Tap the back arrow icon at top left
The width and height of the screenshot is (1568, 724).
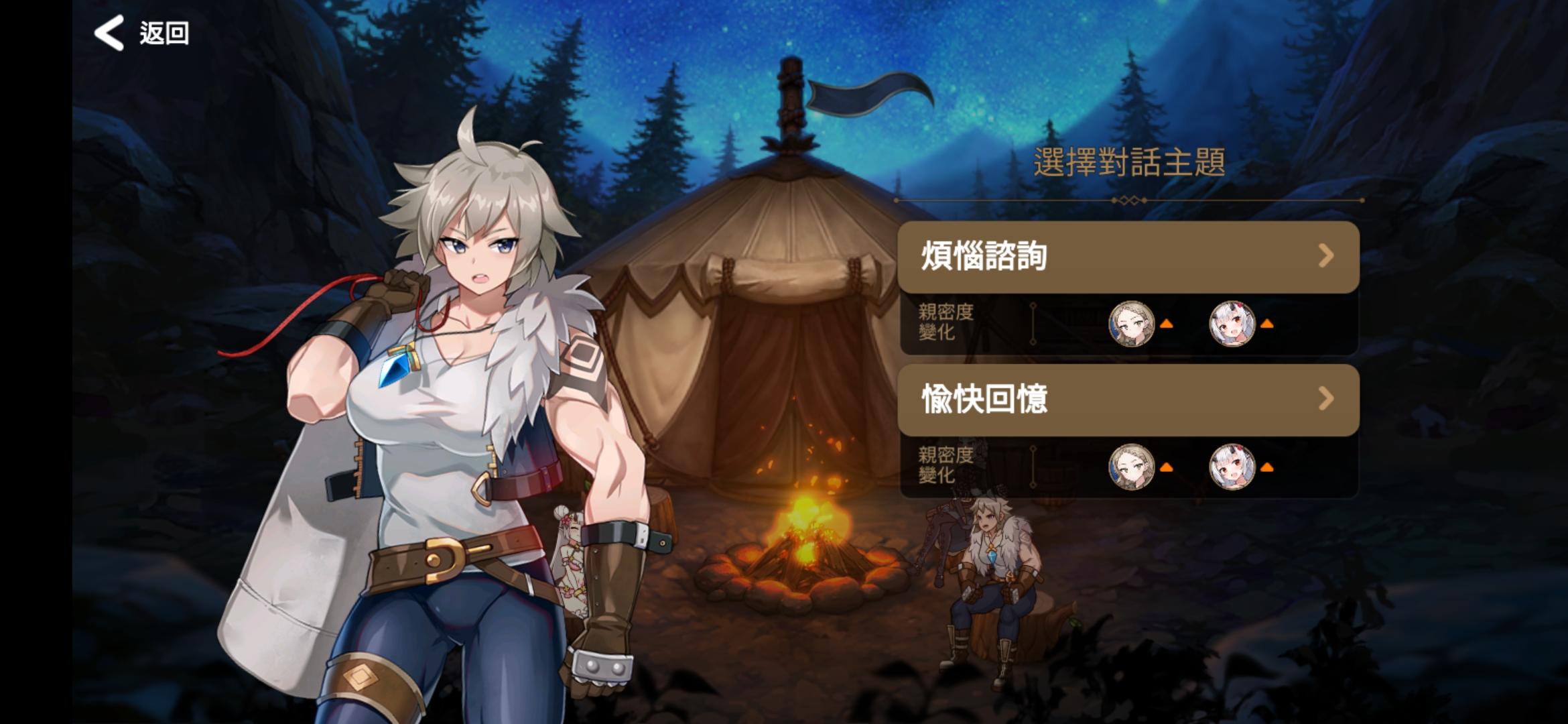click(x=109, y=32)
